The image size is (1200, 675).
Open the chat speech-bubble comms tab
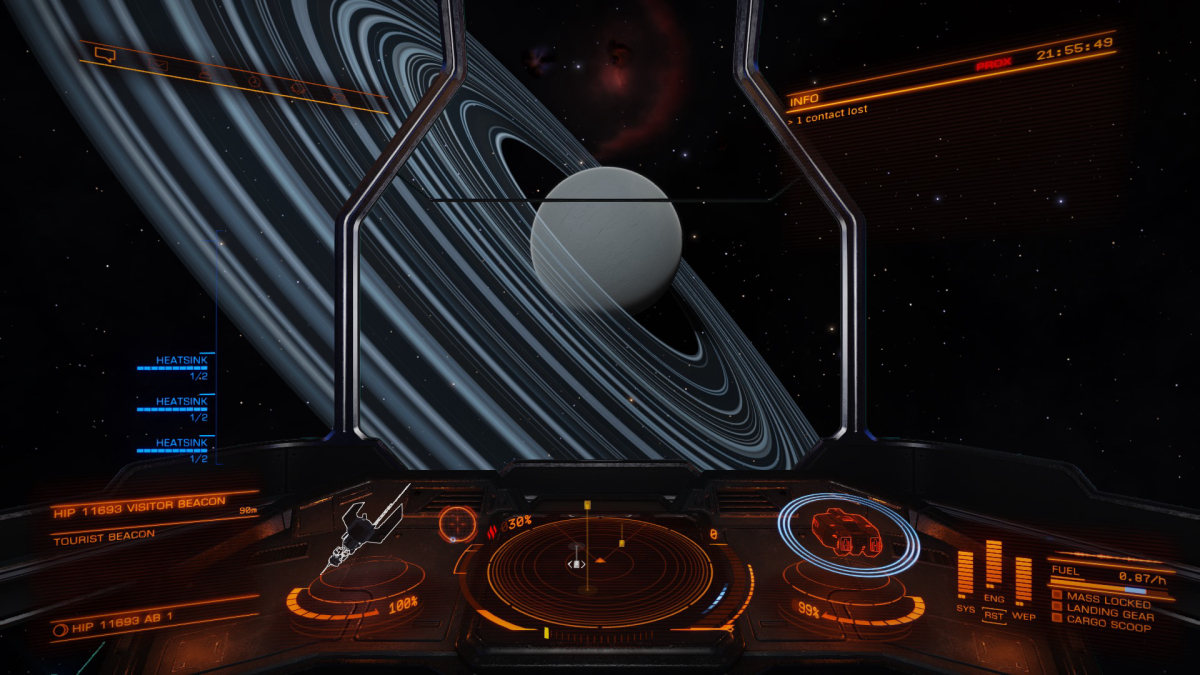click(x=105, y=55)
